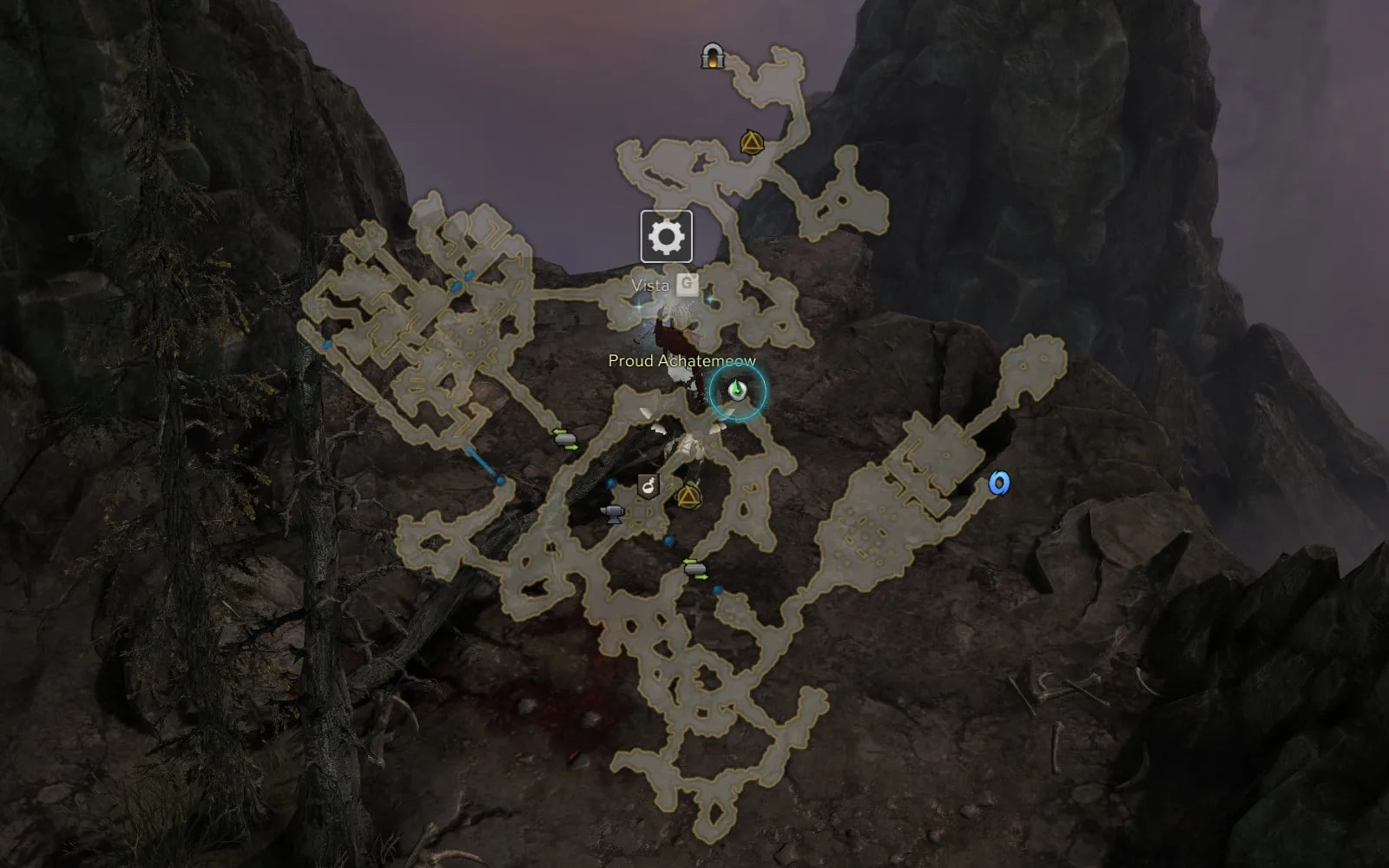Select the anvil repair marker

pyautogui.click(x=613, y=514)
